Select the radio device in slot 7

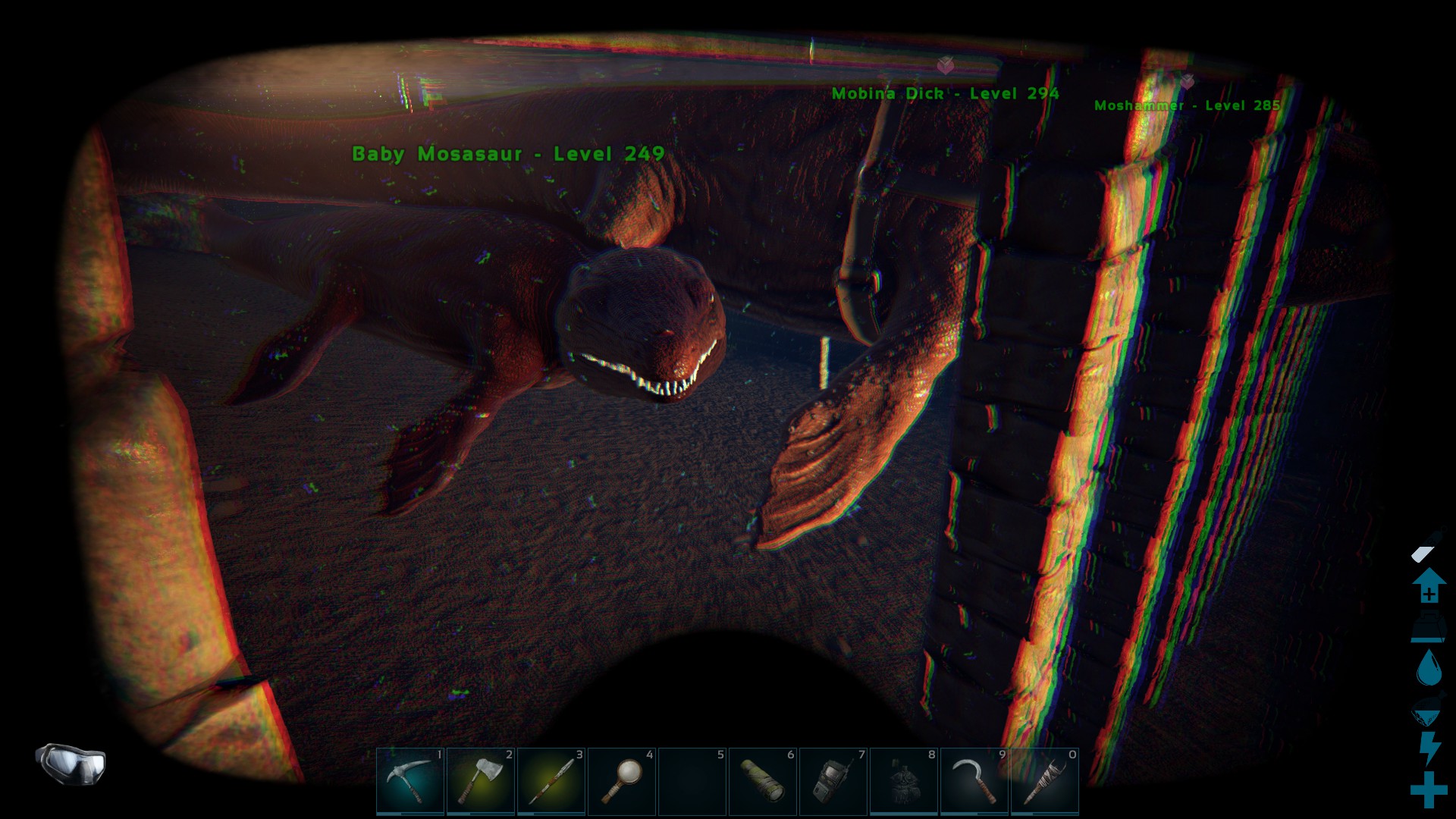click(833, 781)
